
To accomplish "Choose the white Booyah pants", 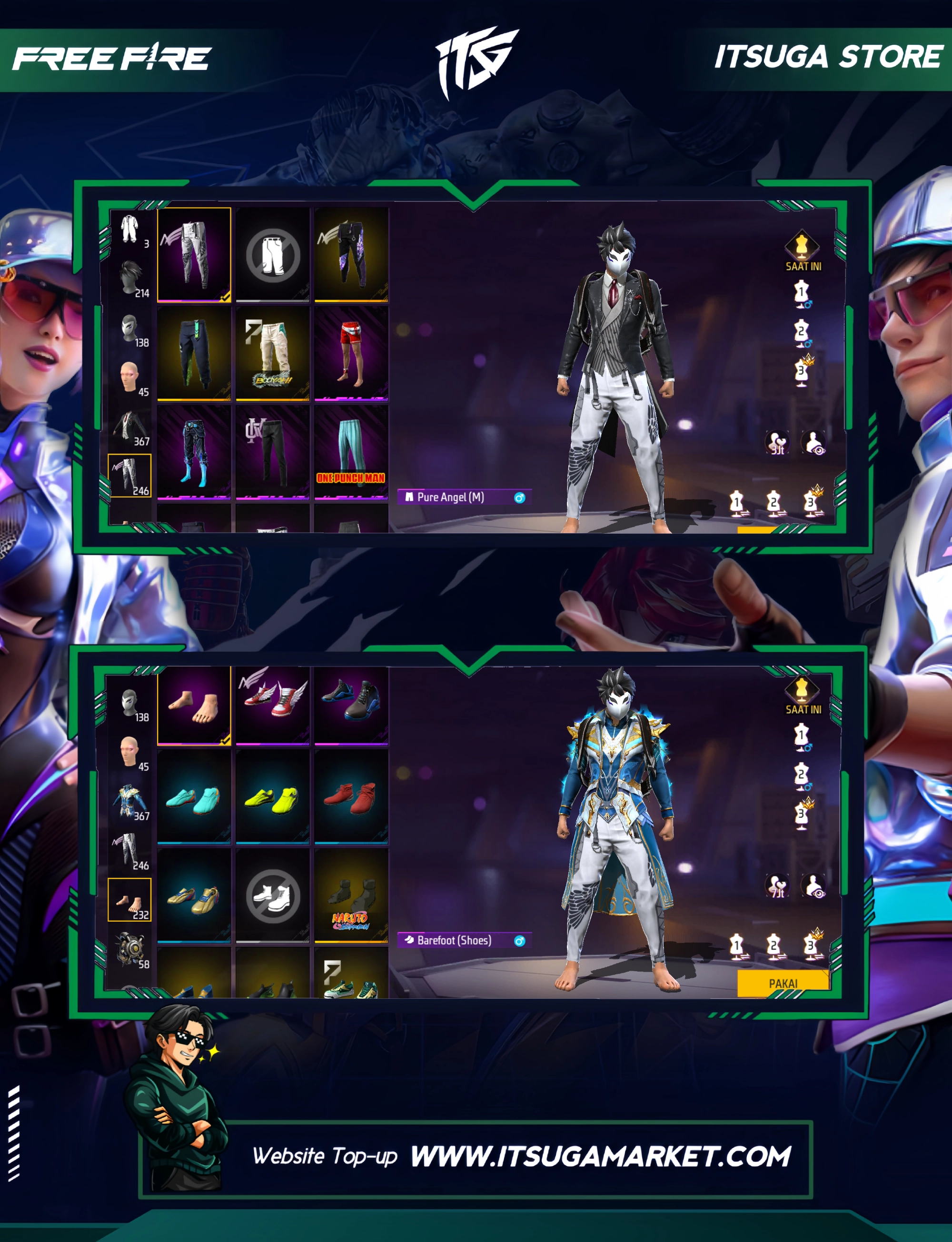I will pyautogui.click(x=273, y=352).
